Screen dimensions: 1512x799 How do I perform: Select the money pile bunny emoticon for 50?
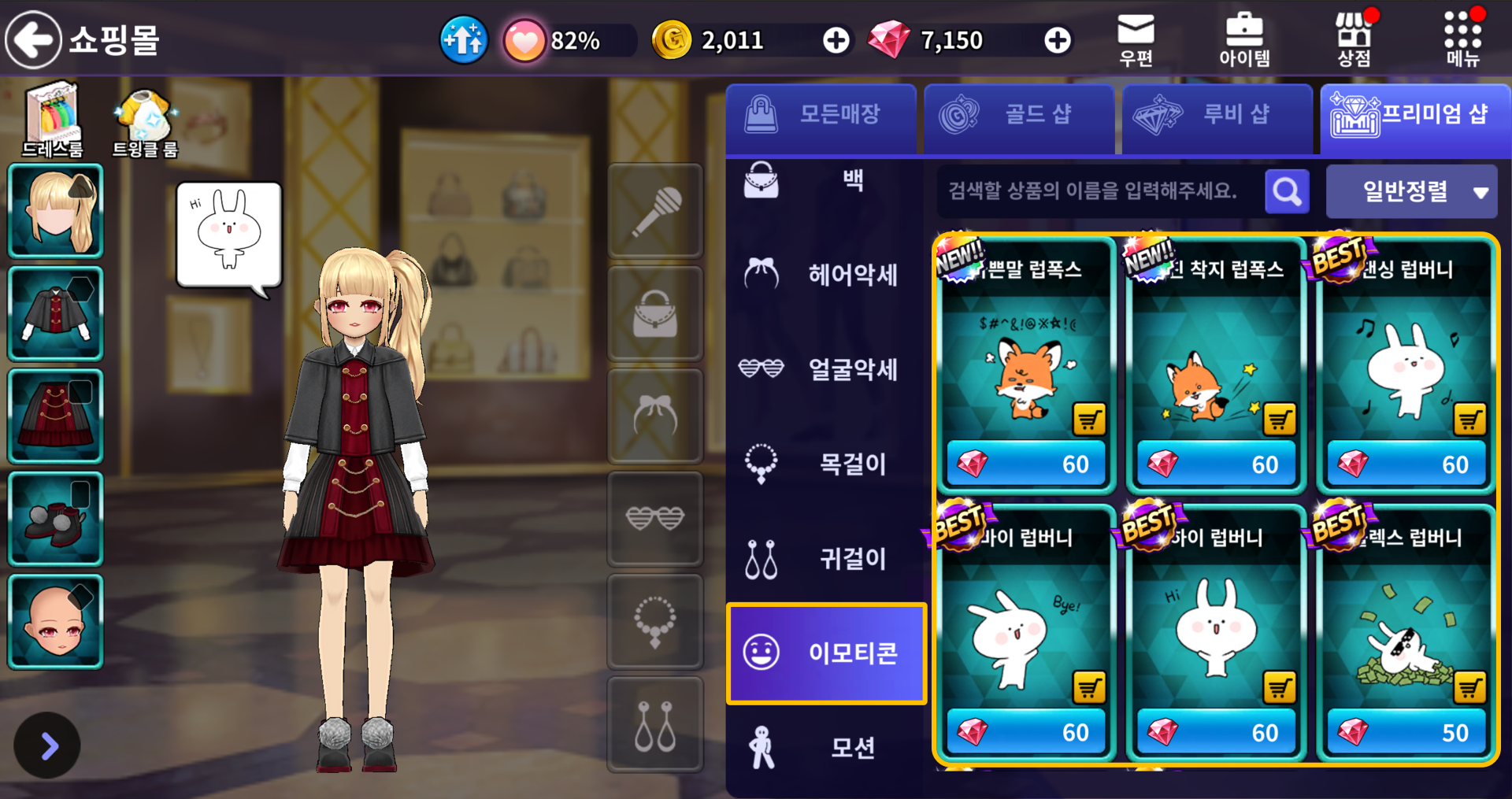[1406, 630]
